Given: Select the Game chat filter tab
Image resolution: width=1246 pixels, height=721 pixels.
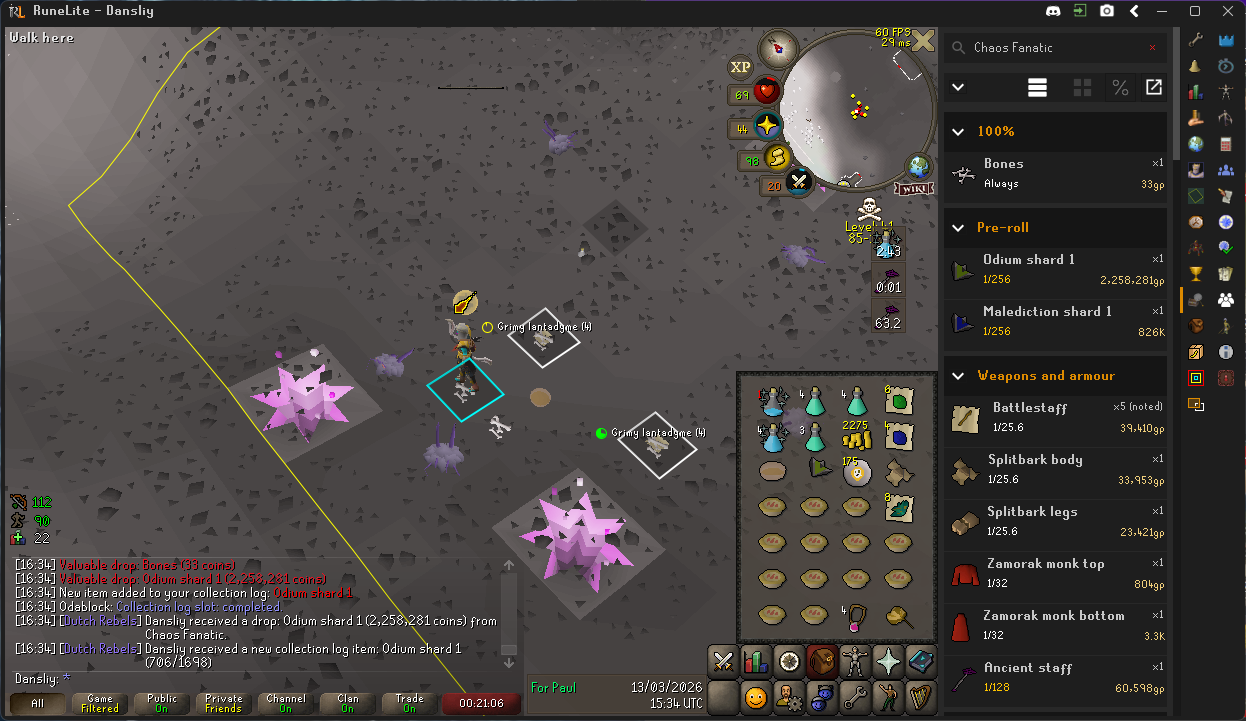Looking at the screenshot, I should pos(100,703).
